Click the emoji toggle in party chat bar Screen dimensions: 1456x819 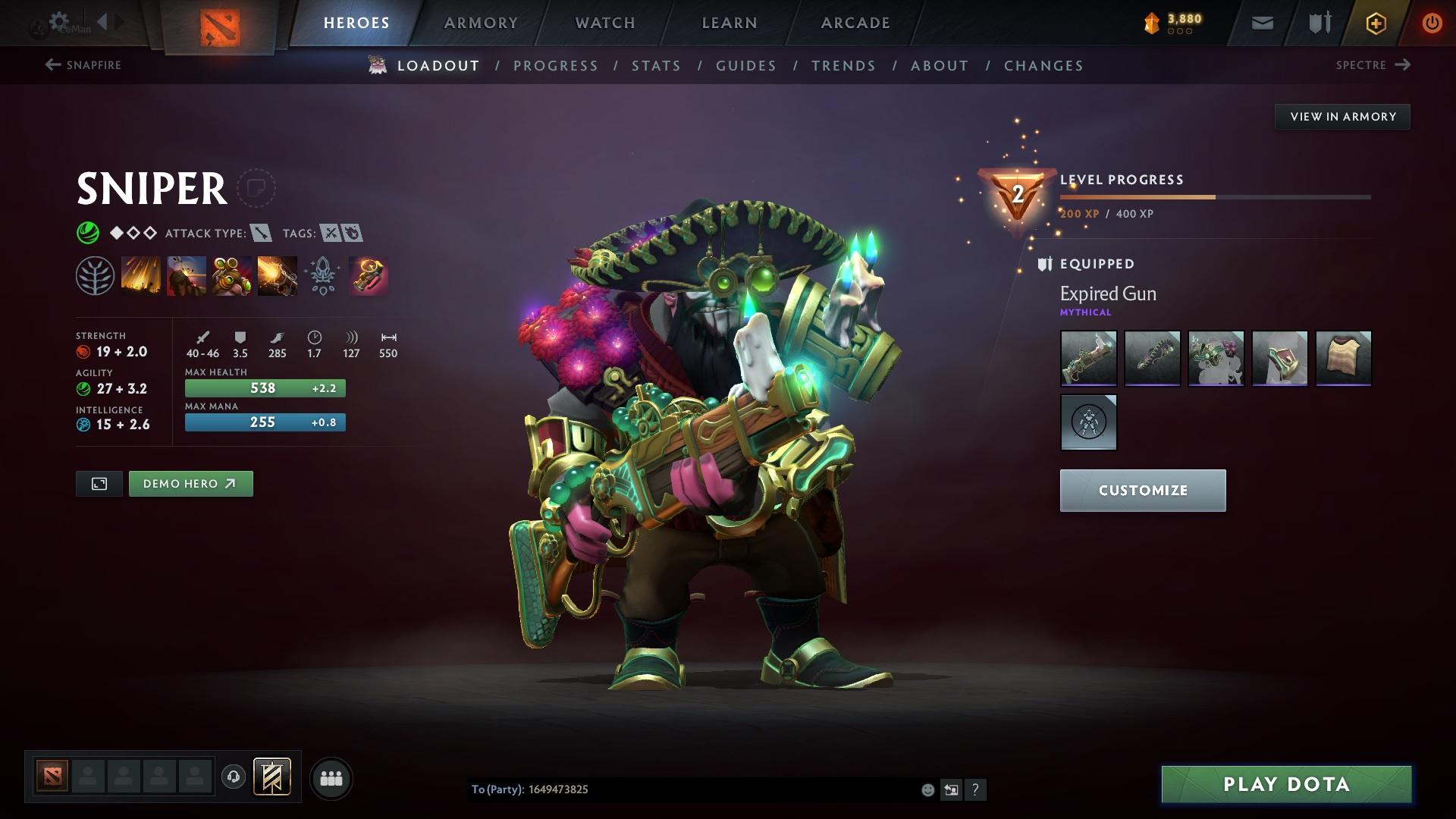[927, 789]
